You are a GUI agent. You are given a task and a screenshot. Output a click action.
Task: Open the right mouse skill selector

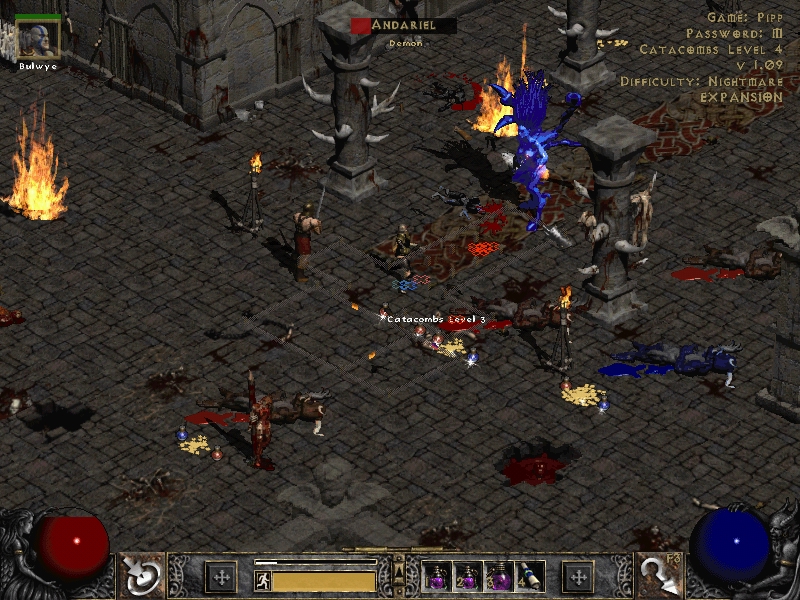661,575
